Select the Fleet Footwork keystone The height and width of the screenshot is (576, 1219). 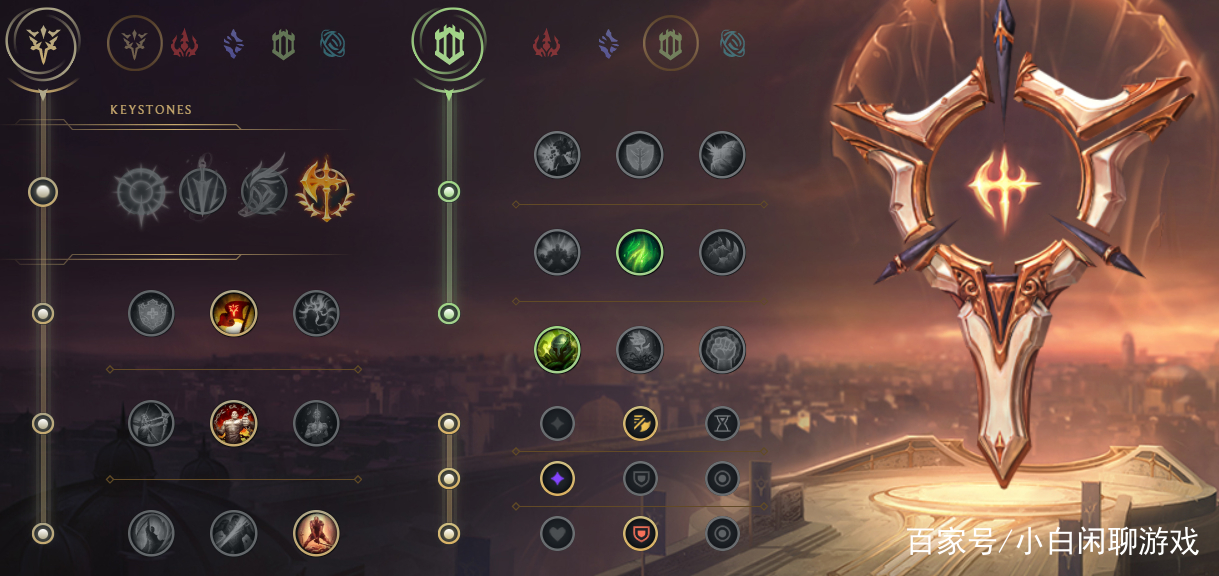264,190
